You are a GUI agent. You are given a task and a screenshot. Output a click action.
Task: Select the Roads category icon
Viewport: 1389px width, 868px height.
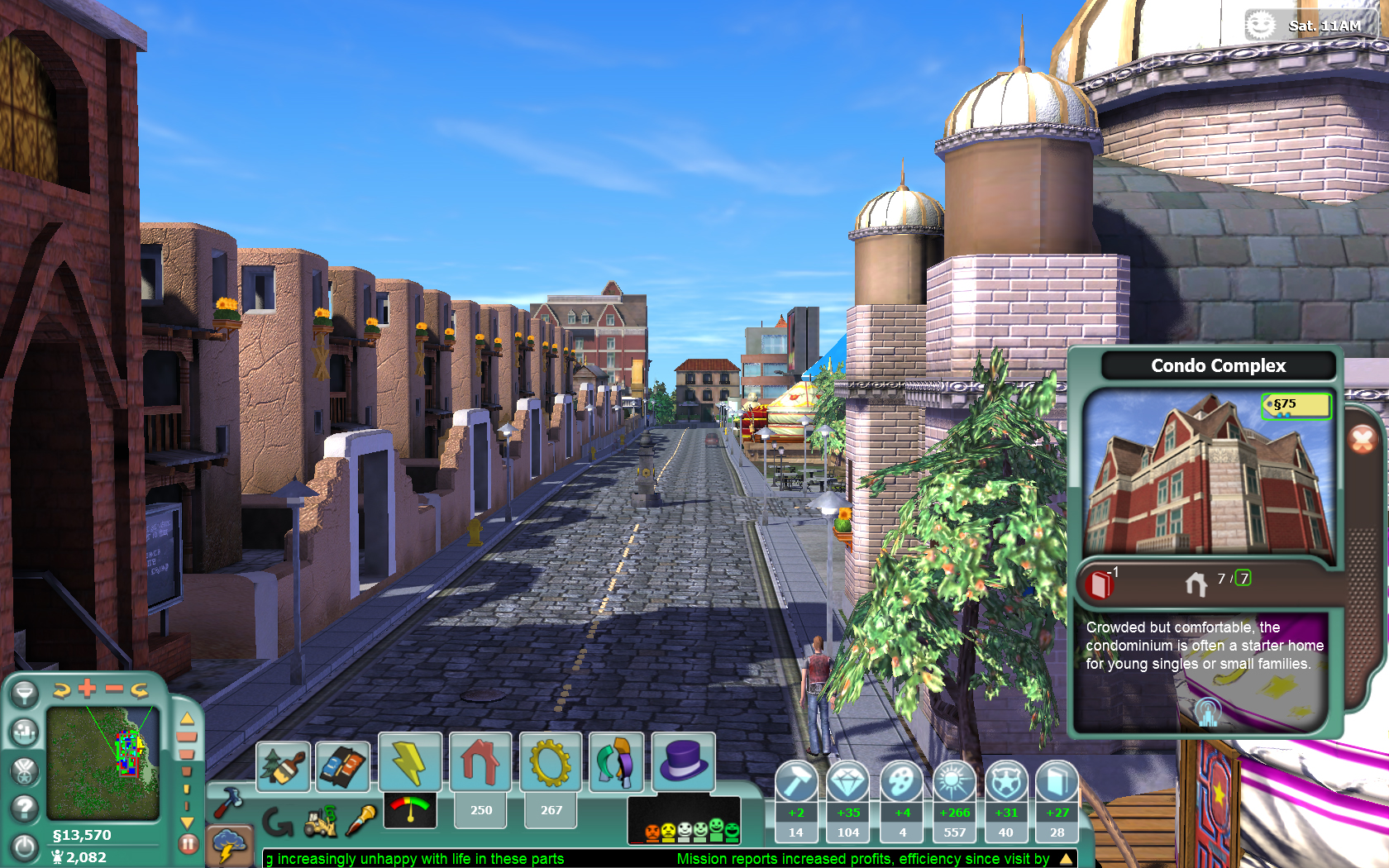point(342,765)
